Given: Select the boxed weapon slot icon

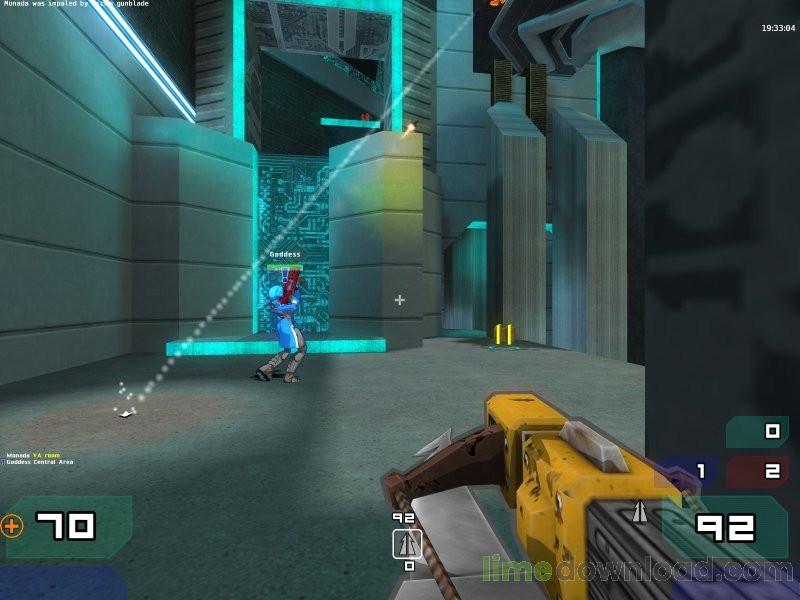Looking at the screenshot, I should click(x=406, y=544).
